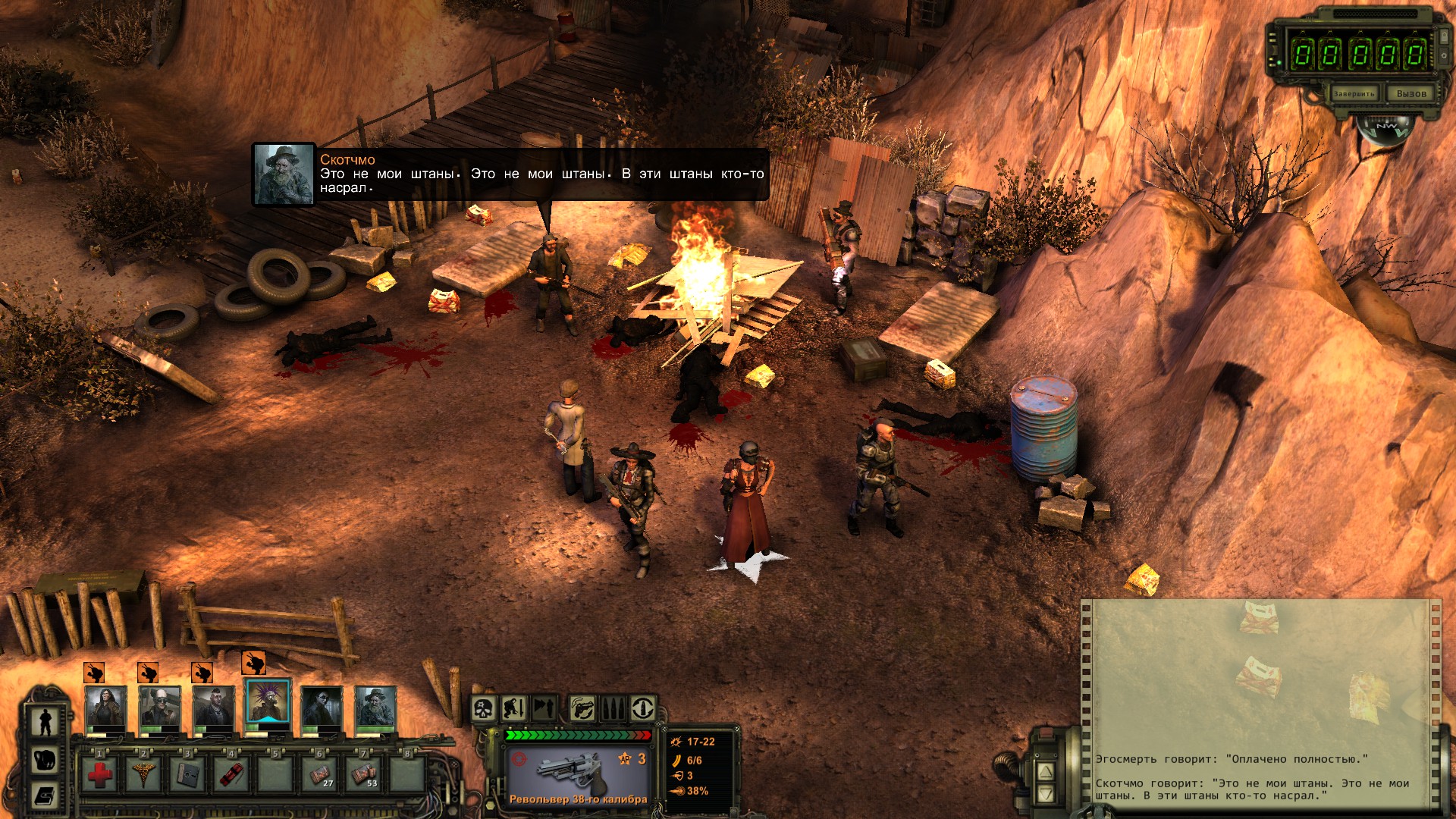This screenshot has width=1456, height=819.
Task: Select the purple mohawk character portrait
Action: (268, 704)
